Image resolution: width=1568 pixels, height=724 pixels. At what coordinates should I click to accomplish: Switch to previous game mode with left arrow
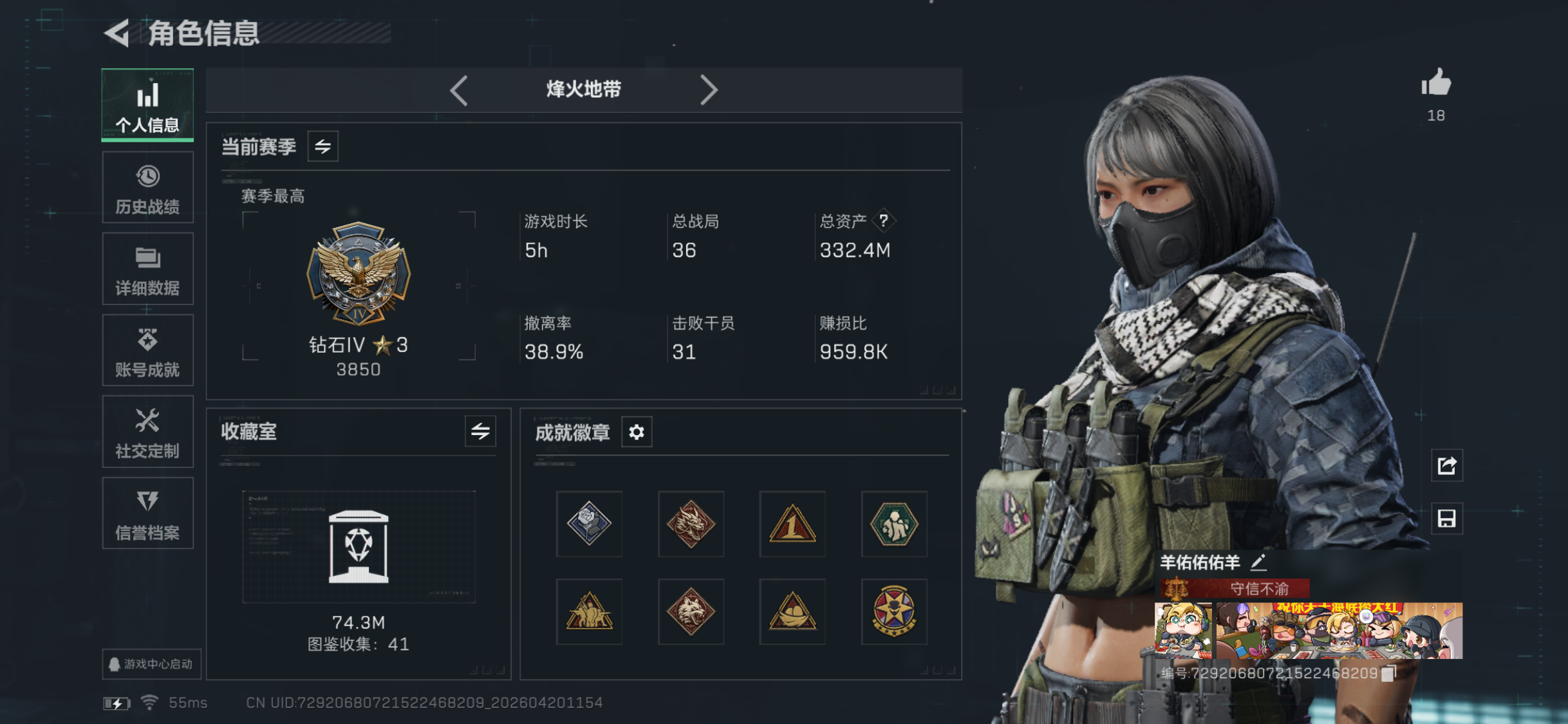pos(459,90)
